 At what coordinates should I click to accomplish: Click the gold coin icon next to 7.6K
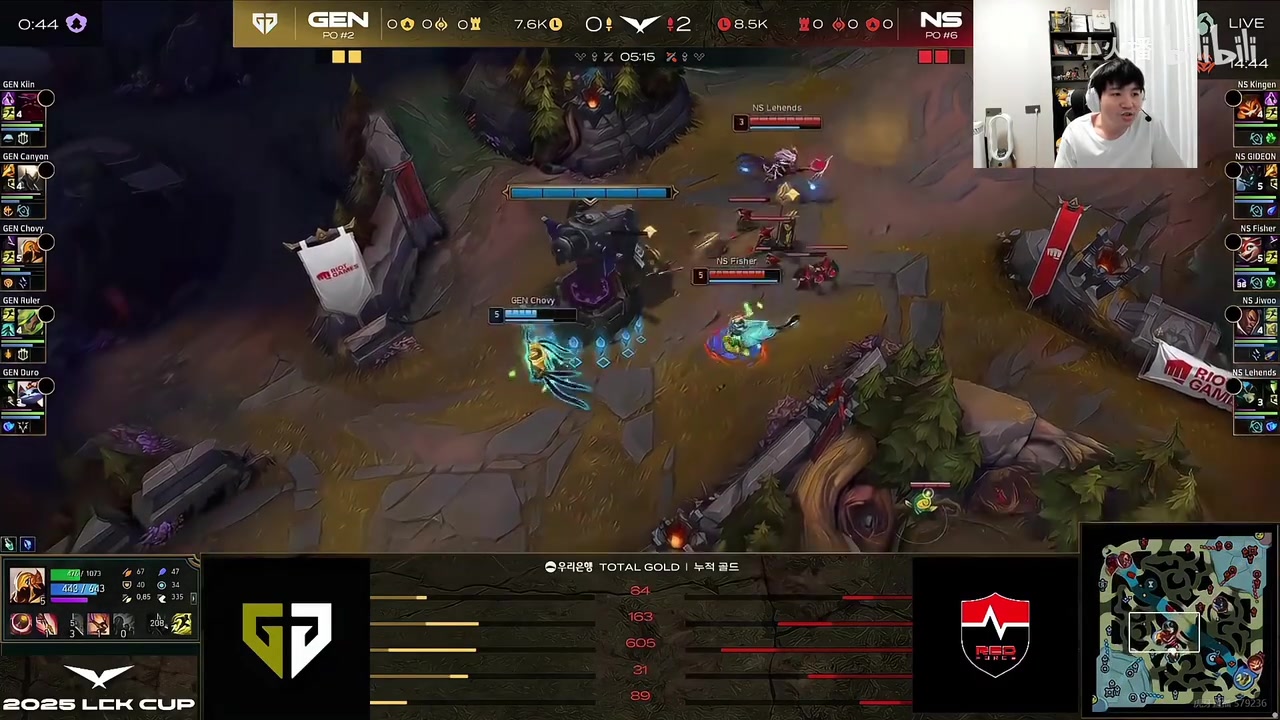pos(557,24)
